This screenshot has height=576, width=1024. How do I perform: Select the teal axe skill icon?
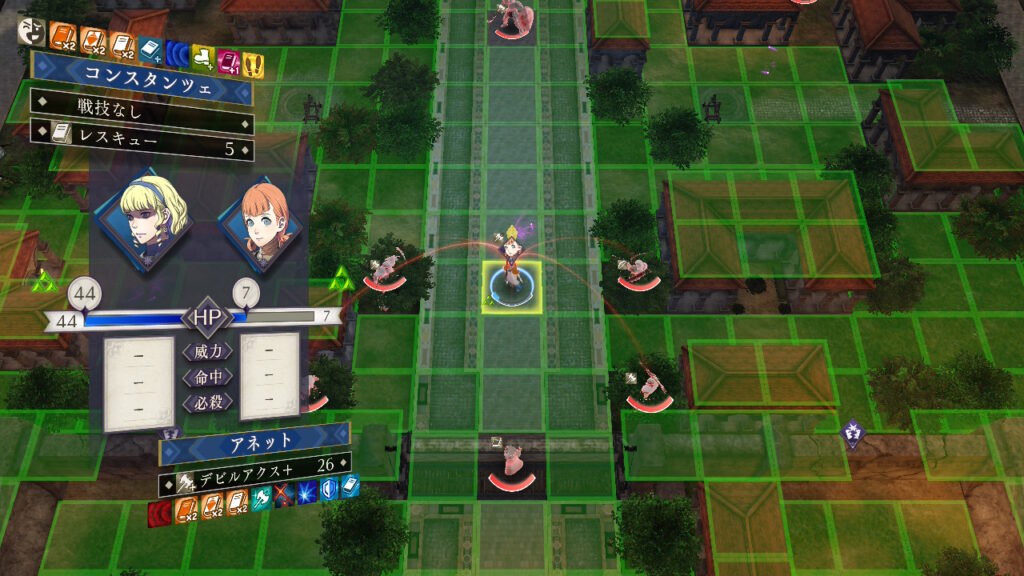[261, 501]
